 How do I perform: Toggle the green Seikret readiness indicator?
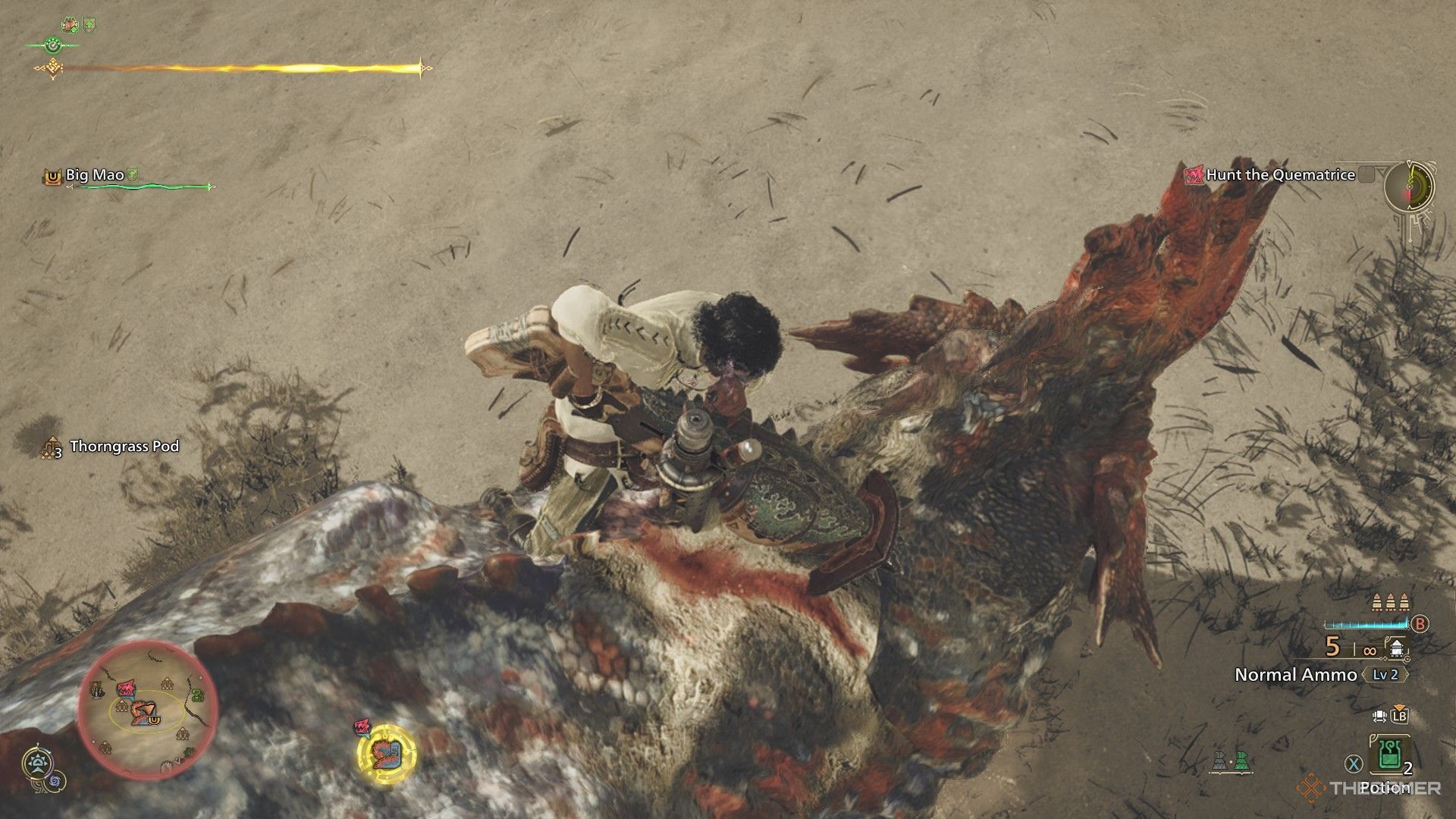(x=54, y=45)
